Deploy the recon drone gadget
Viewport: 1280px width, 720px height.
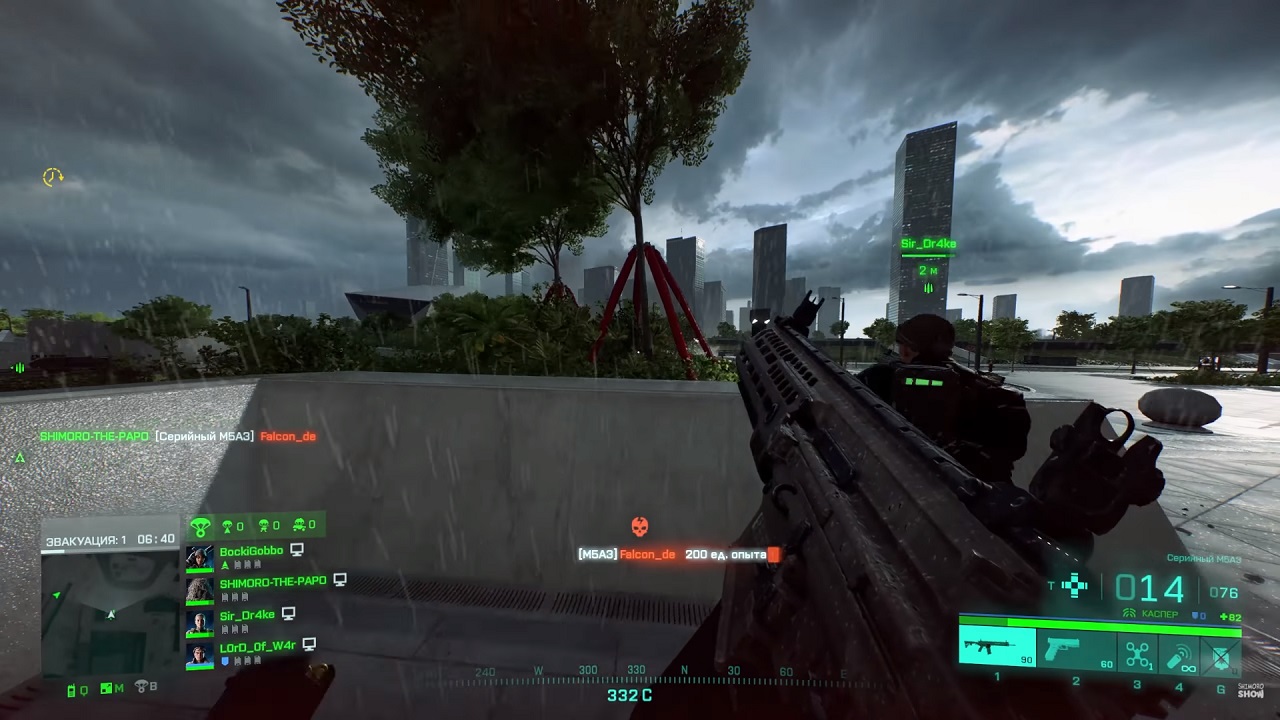1137,654
